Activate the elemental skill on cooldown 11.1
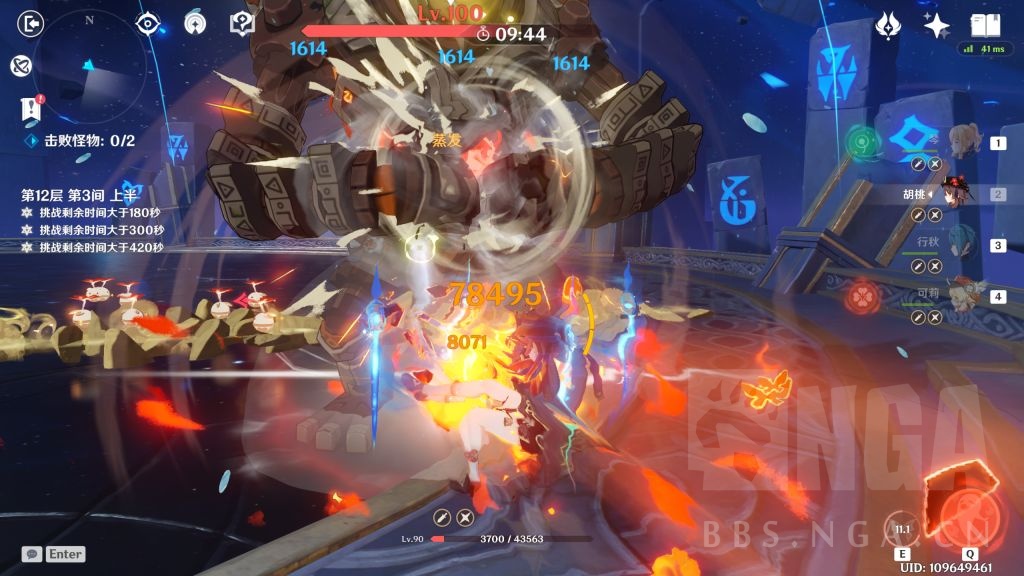The width and height of the screenshot is (1024, 576). point(903,528)
